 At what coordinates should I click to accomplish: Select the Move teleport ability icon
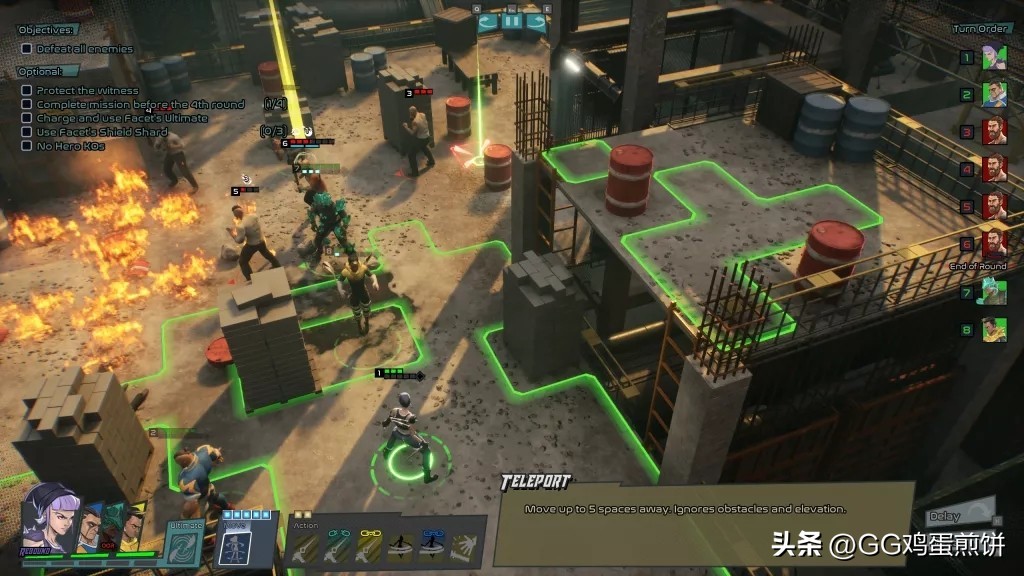pos(232,546)
